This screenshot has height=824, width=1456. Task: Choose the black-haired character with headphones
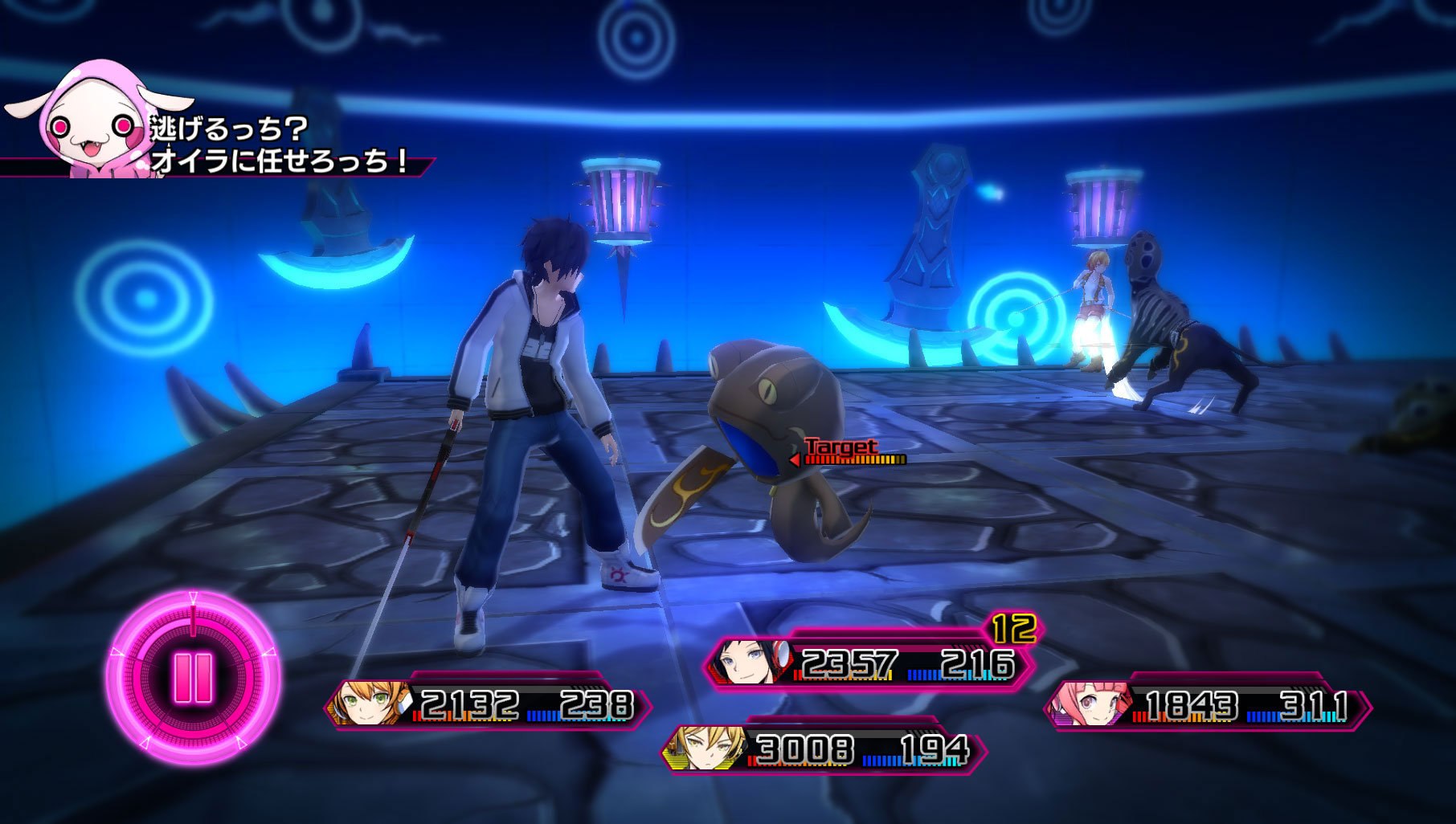(868, 665)
